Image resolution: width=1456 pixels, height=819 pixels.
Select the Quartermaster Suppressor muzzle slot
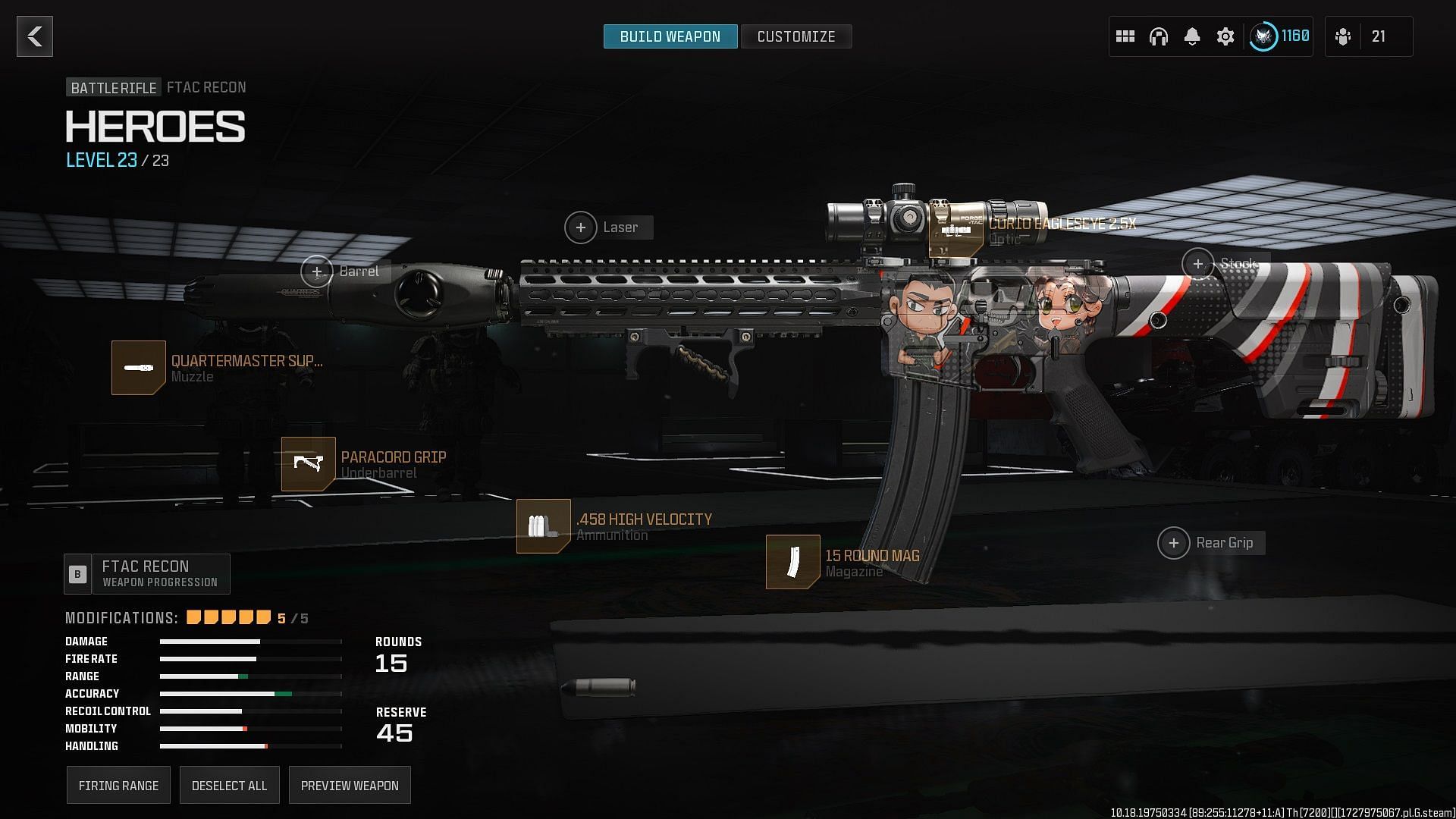pos(139,368)
